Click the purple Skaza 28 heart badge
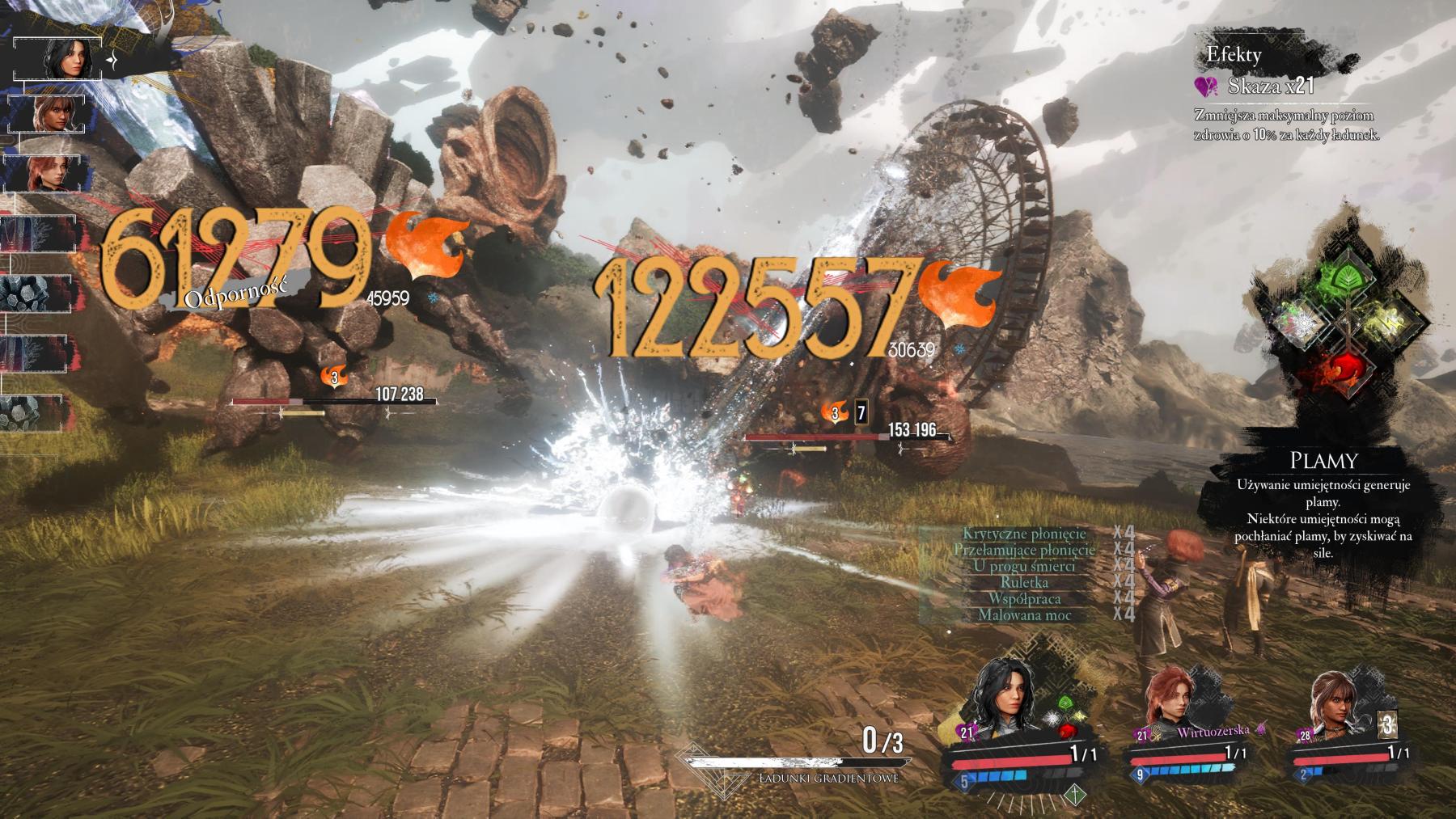Viewport: 1456px width, 819px height. (x=1305, y=735)
